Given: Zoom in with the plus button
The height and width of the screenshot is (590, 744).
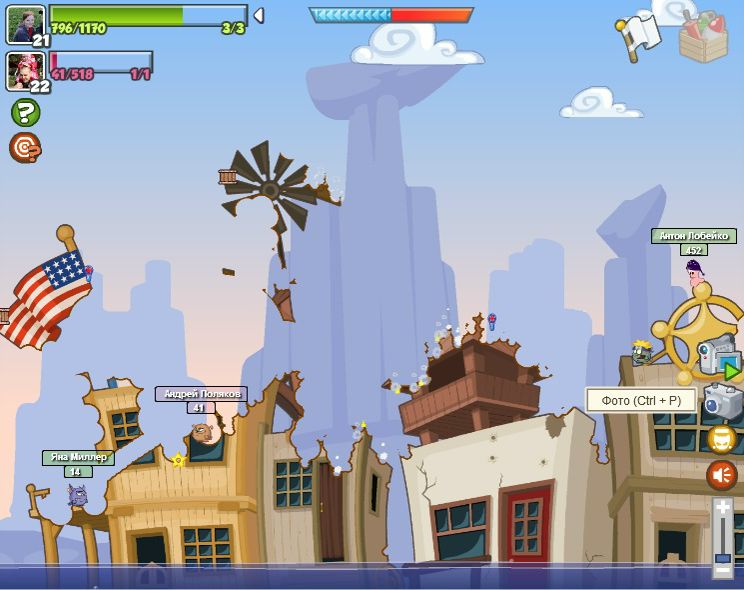Looking at the screenshot, I should tap(723, 508).
